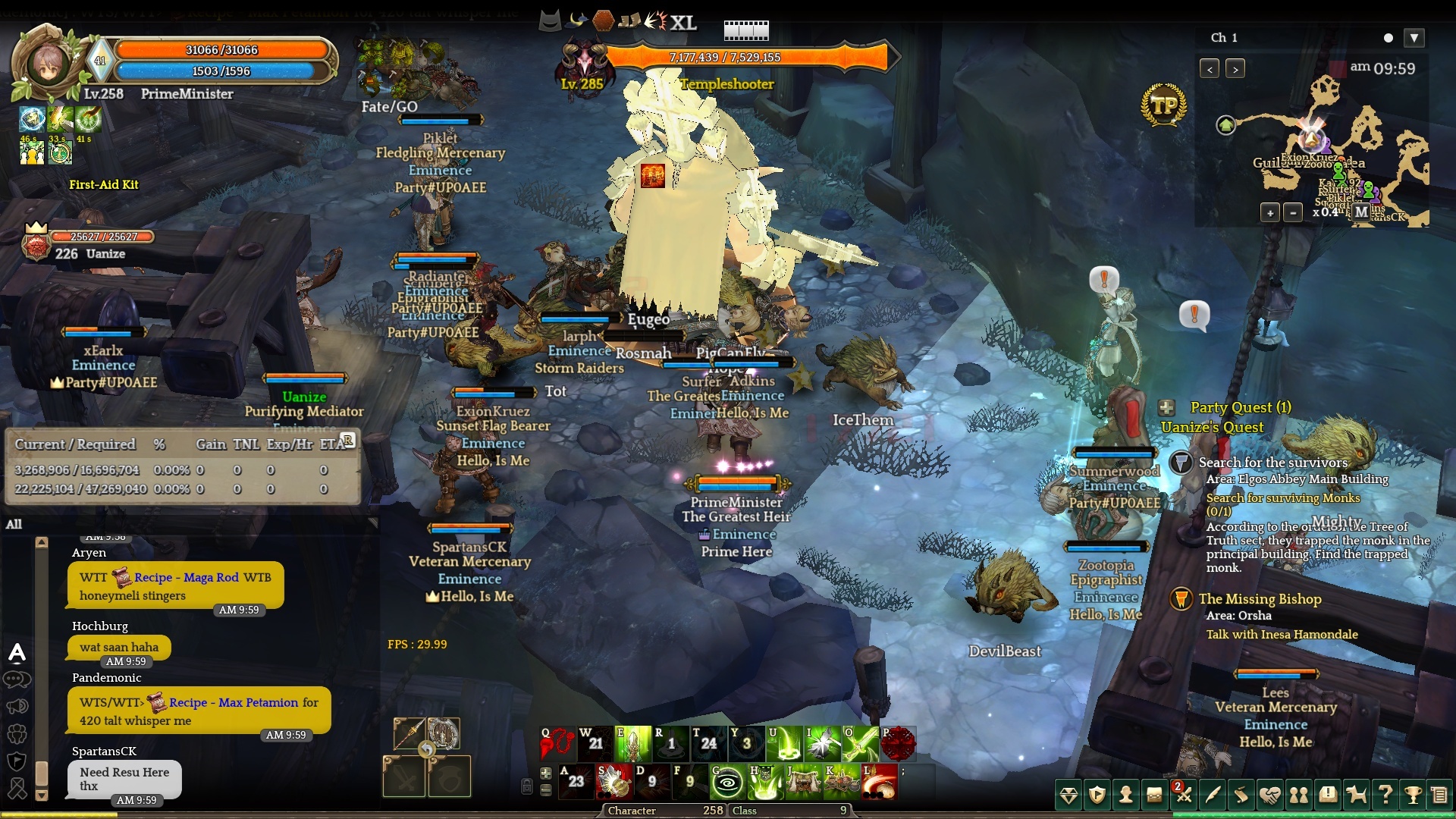This screenshot has width=1456, height=819.
Task: Click the Max Petamon recipe link in chat
Action: (x=233, y=703)
